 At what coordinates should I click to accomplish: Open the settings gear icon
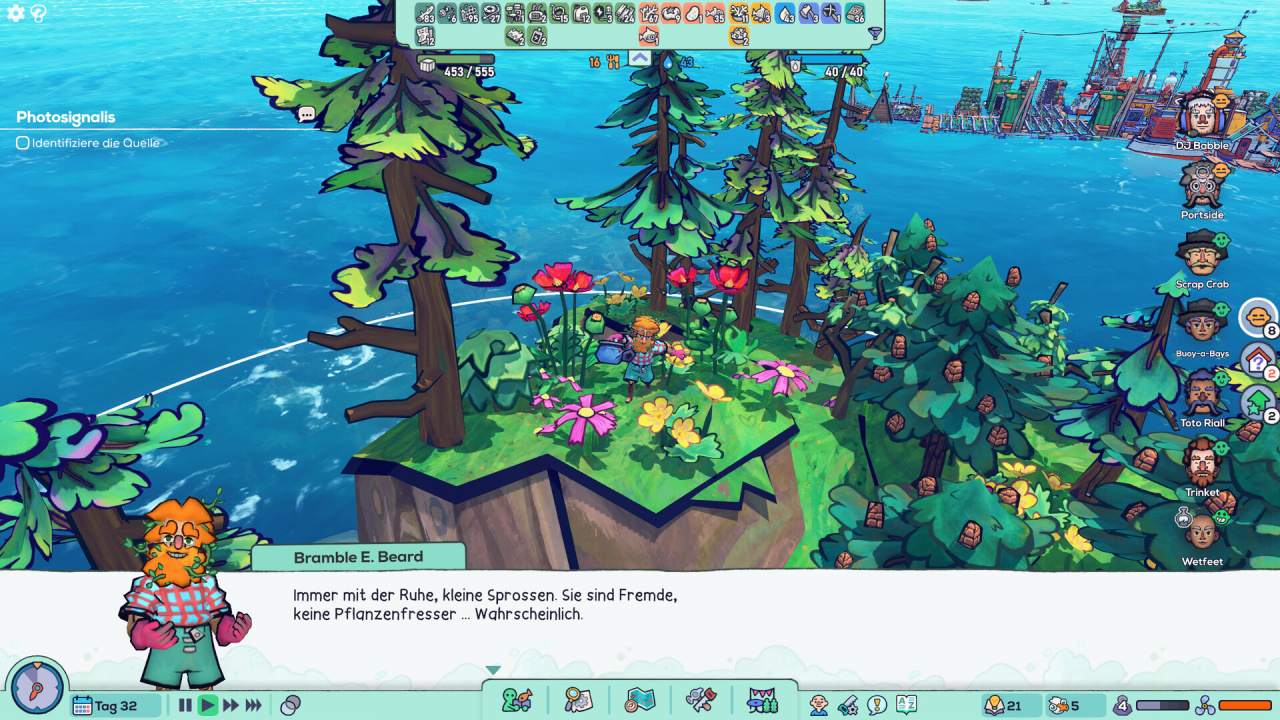(16, 14)
